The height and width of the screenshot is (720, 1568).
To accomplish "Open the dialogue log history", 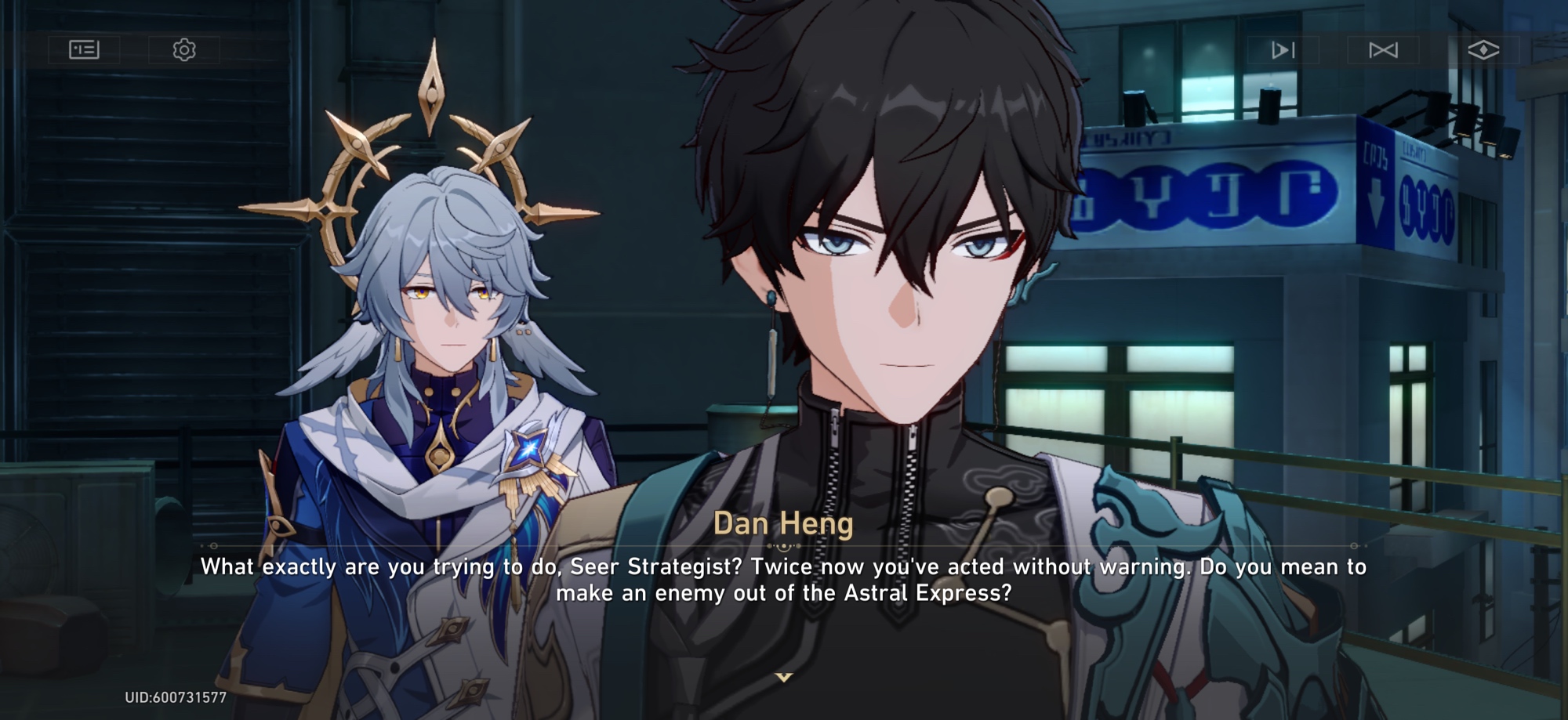I will coord(84,50).
